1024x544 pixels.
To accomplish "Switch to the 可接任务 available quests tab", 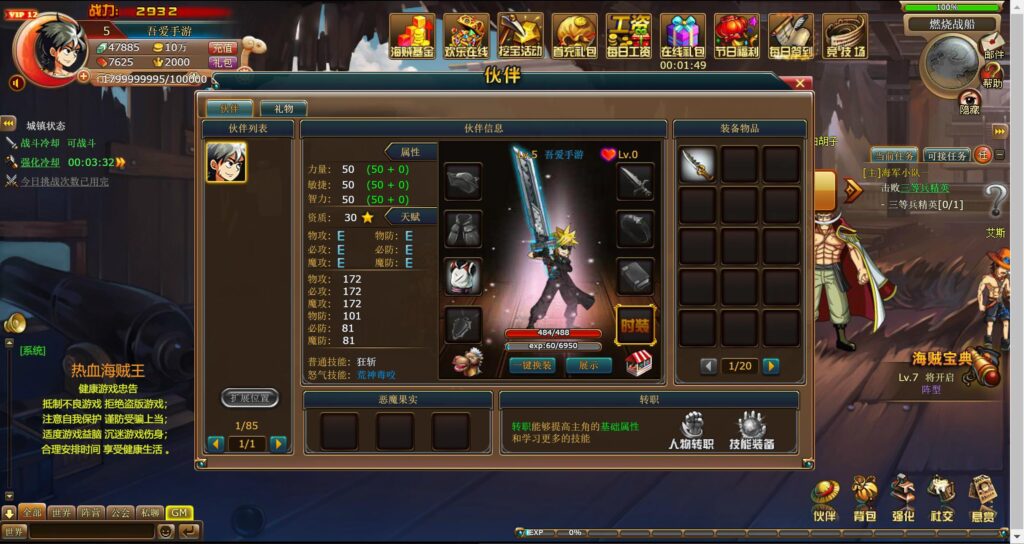I will [945, 155].
